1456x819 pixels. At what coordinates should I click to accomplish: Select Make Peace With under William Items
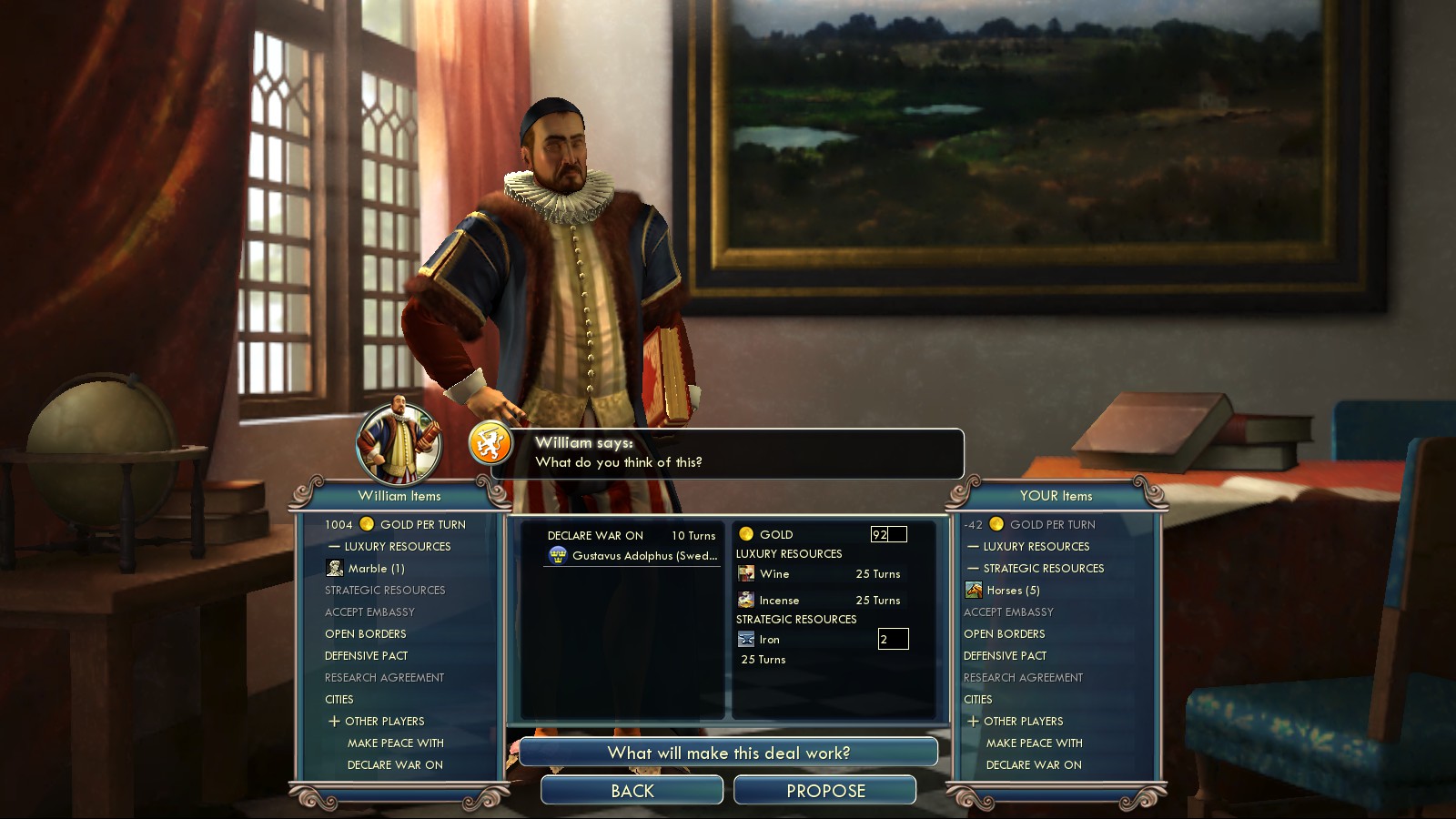coord(395,743)
